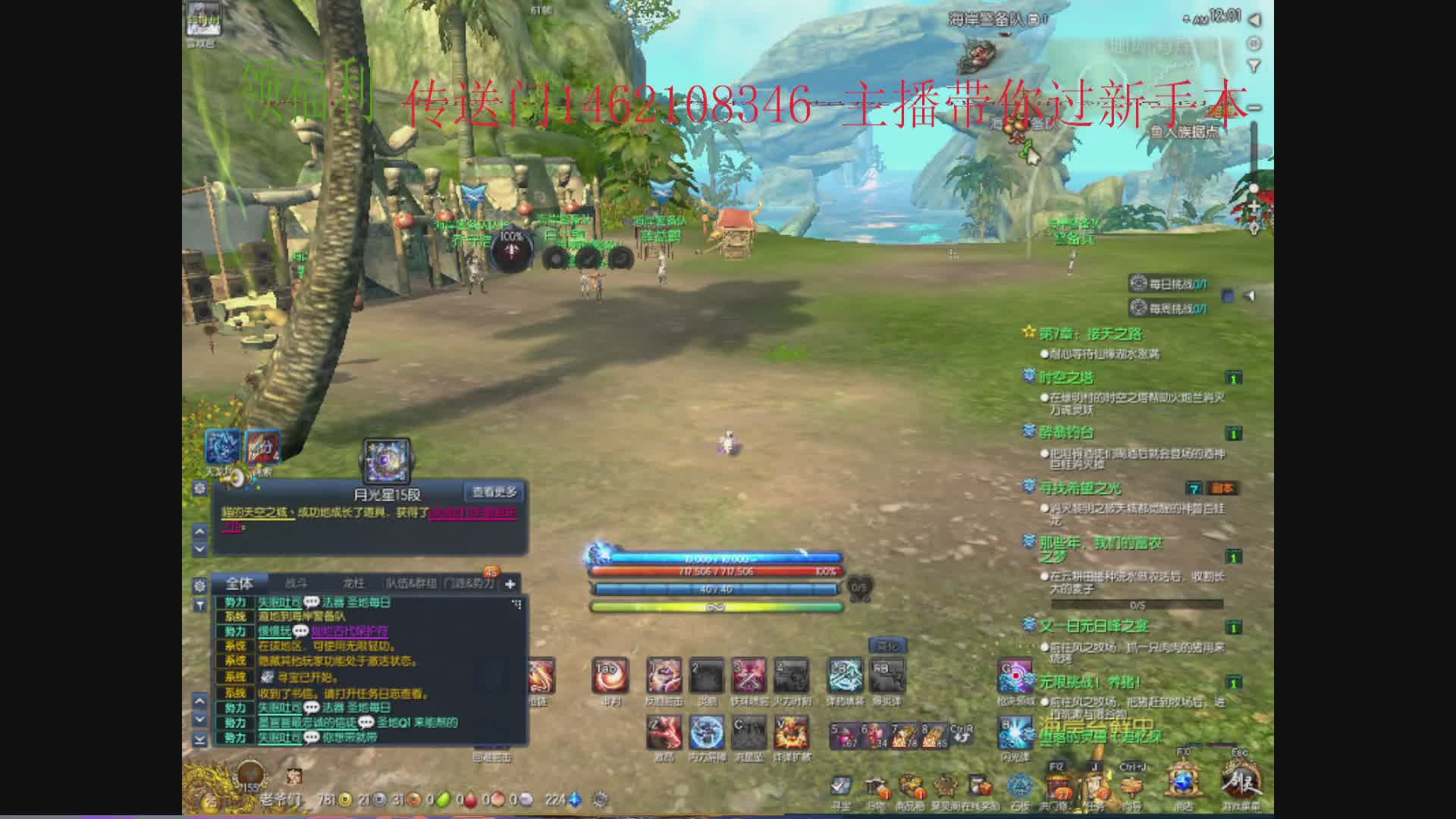This screenshot has height=819, width=1456.
Task: Use the consumable in quick slot 5
Action: 844,736
